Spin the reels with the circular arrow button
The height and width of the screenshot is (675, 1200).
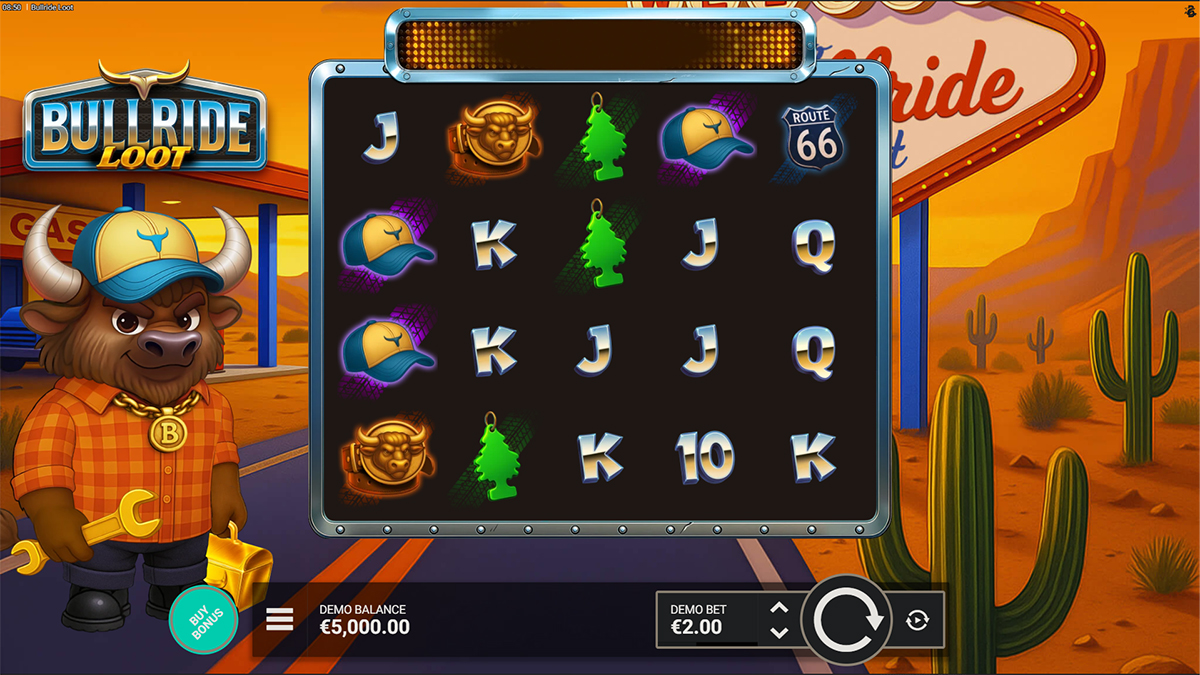tap(848, 620)
